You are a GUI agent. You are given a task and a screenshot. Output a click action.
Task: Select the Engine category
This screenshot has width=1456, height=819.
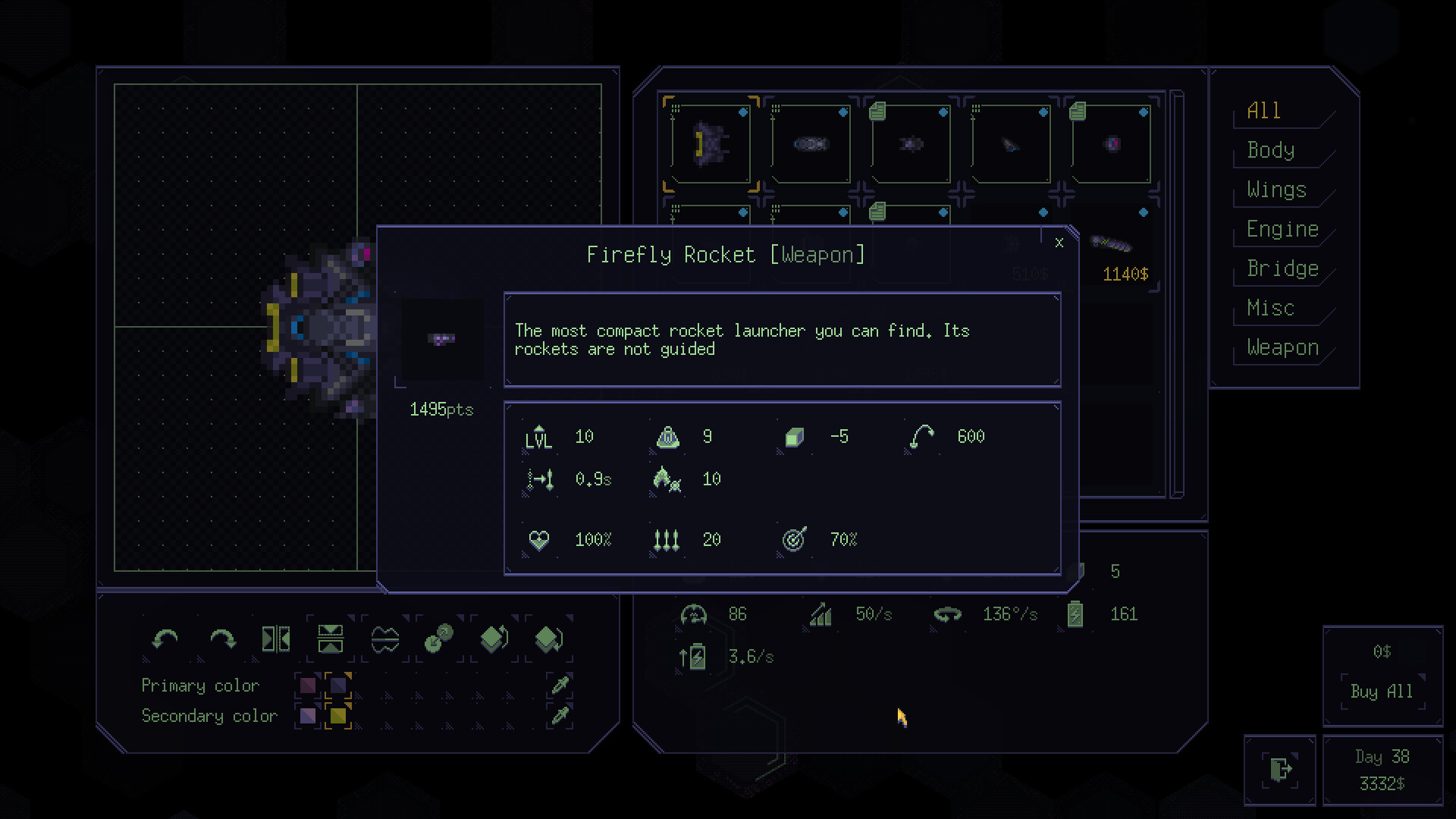coord(1282,229)
